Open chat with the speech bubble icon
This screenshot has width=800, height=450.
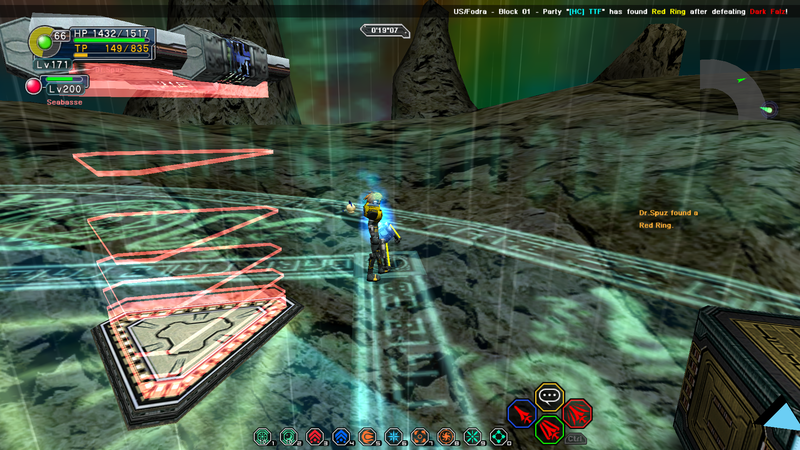[549, 396]
